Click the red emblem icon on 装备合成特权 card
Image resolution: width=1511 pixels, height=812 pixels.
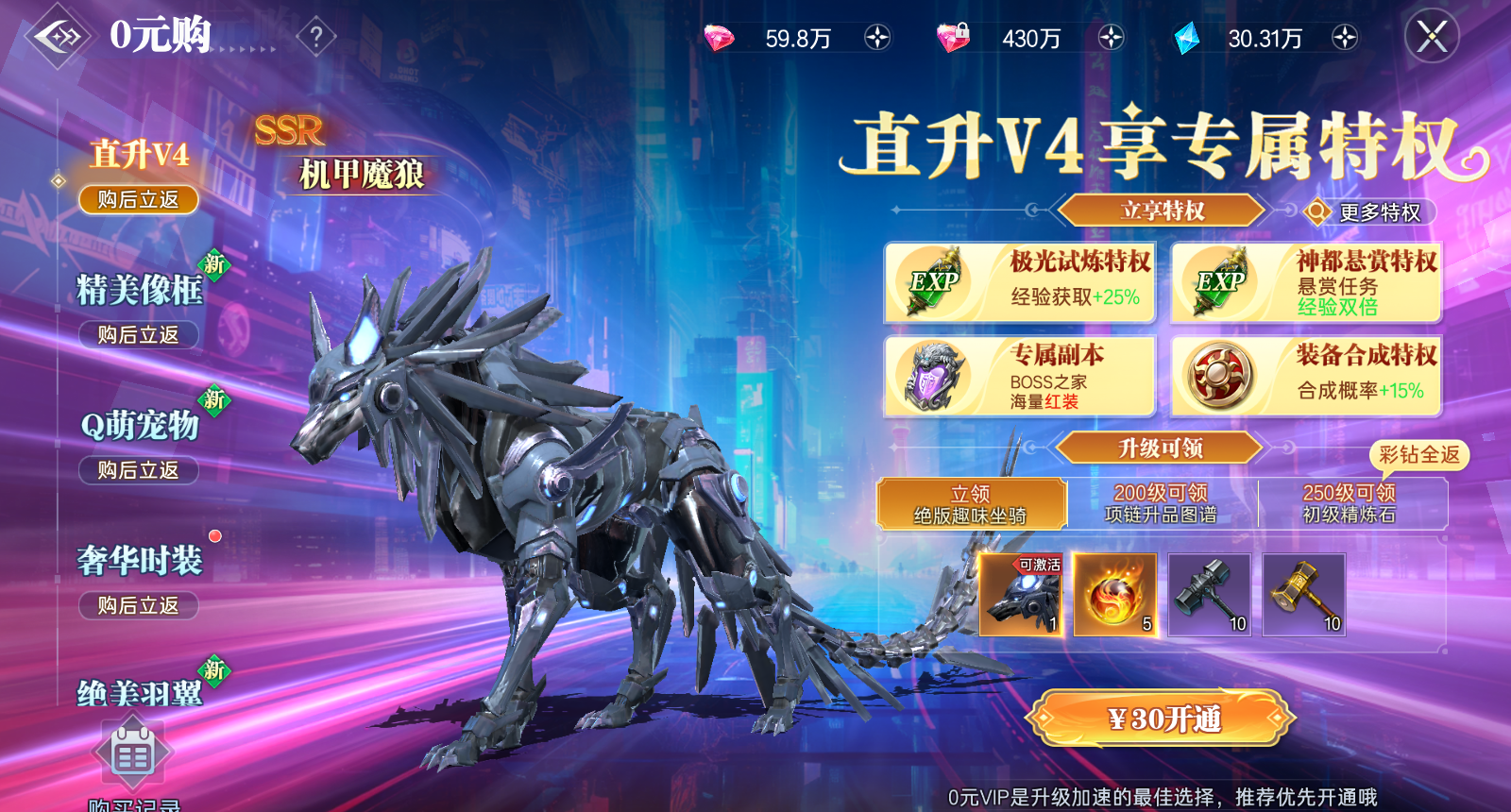coord(1219,378)
